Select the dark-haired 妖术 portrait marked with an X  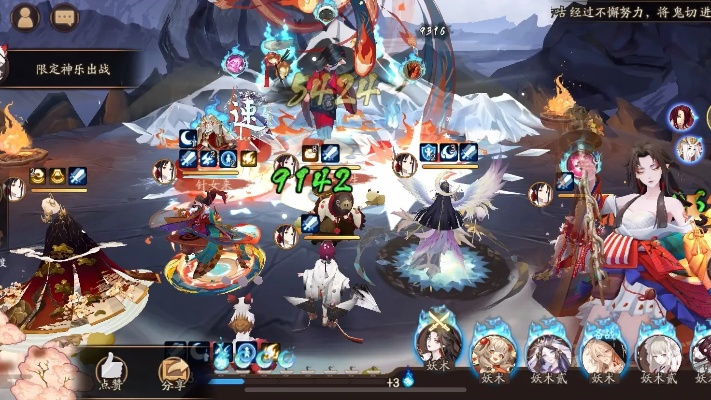436,349
